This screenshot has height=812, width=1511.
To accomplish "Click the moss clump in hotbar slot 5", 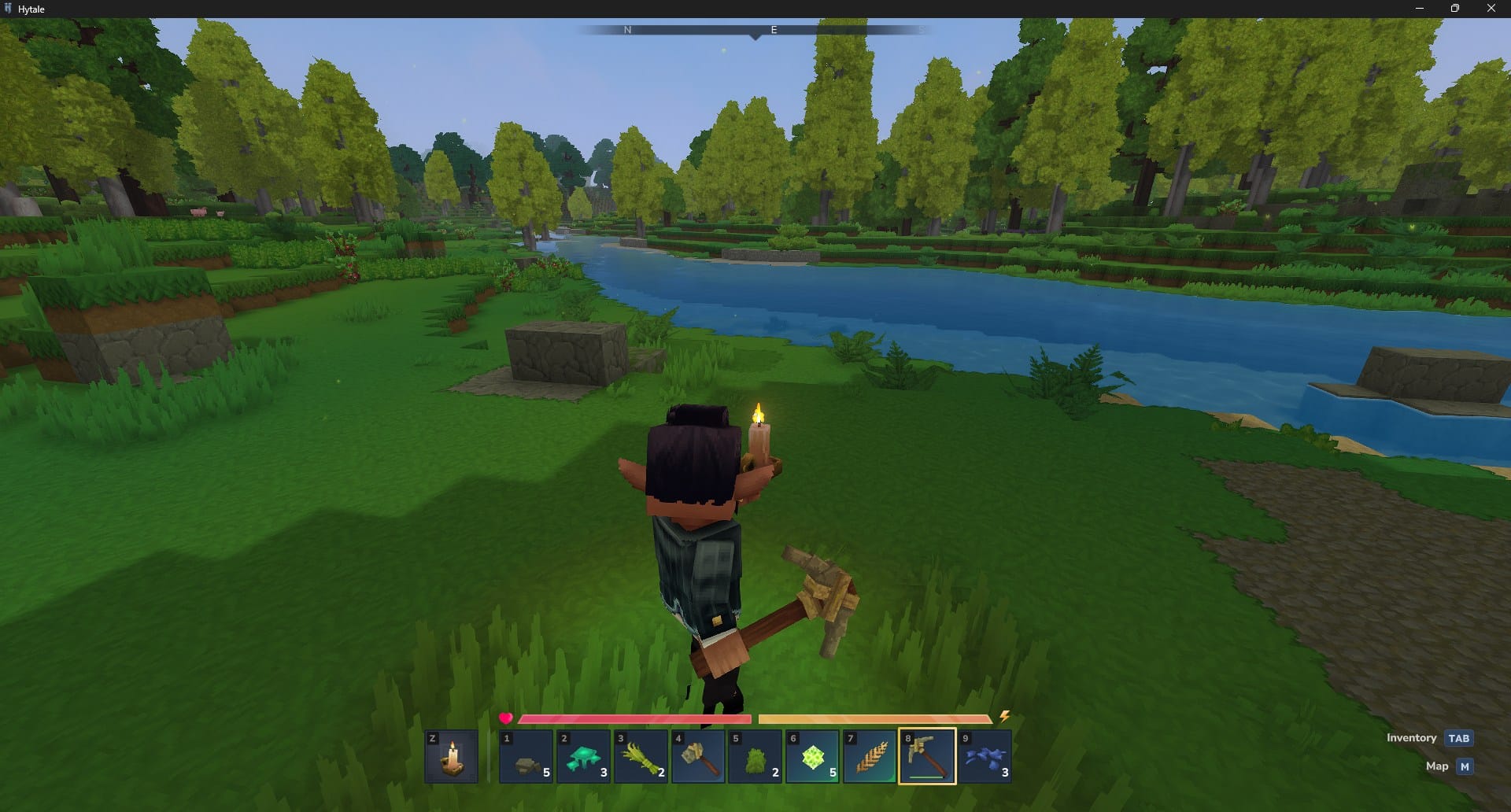I will [755, 756].
